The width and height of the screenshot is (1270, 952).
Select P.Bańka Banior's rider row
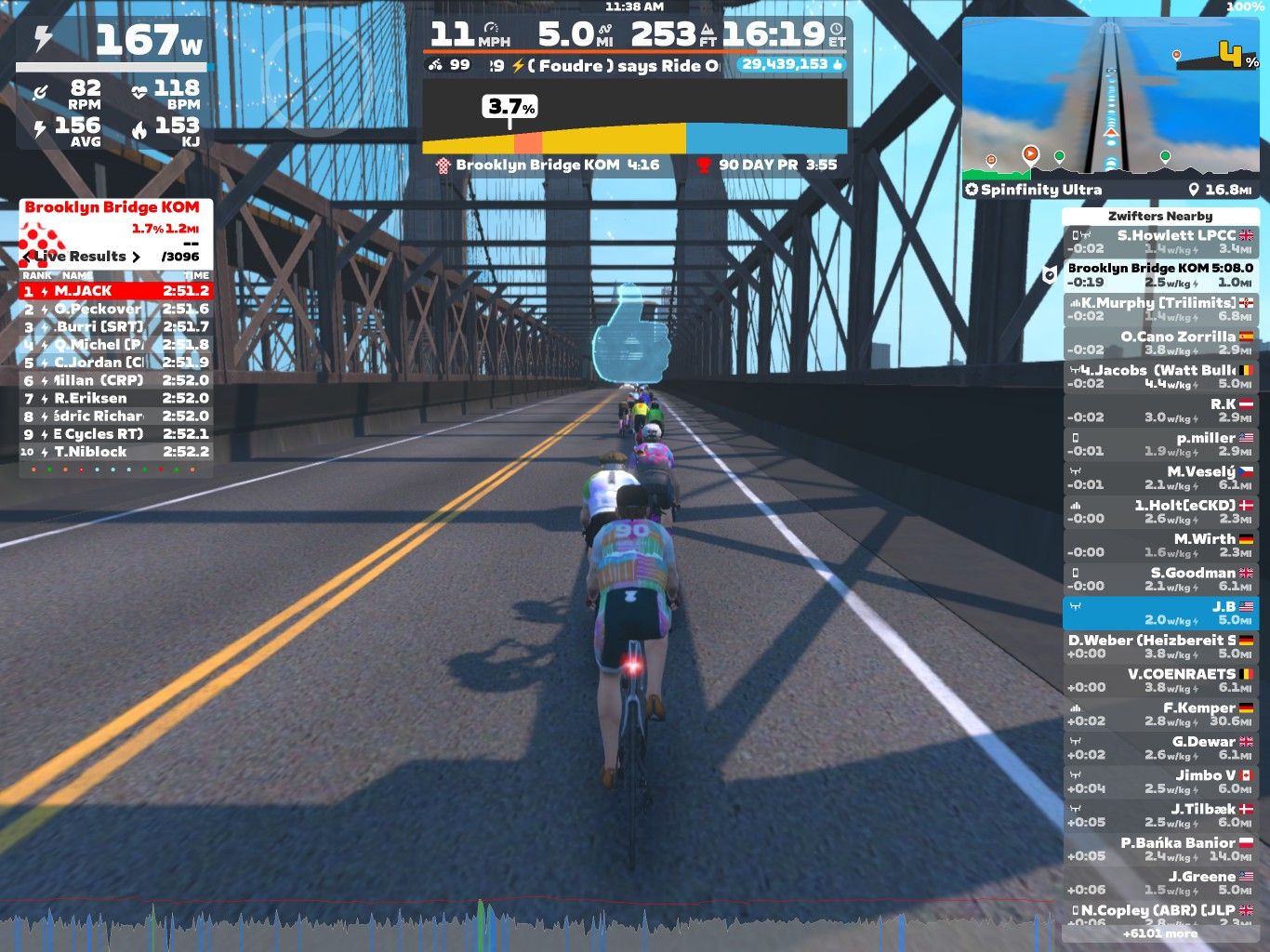[1160, 849]
